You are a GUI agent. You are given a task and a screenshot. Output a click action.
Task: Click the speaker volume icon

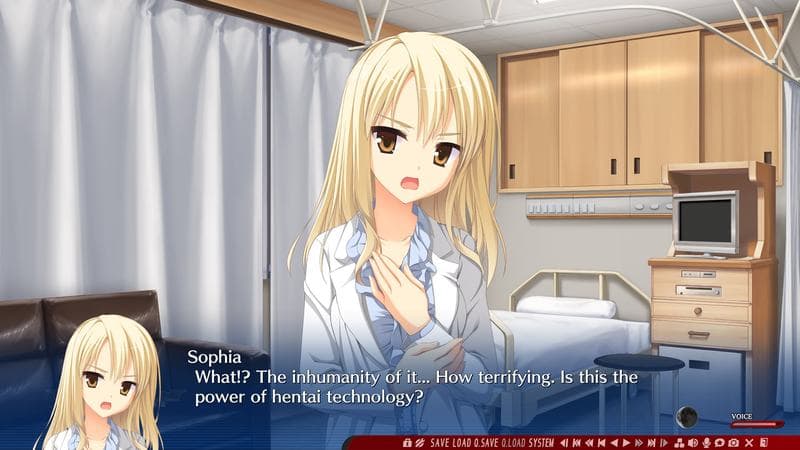[692, 442]
